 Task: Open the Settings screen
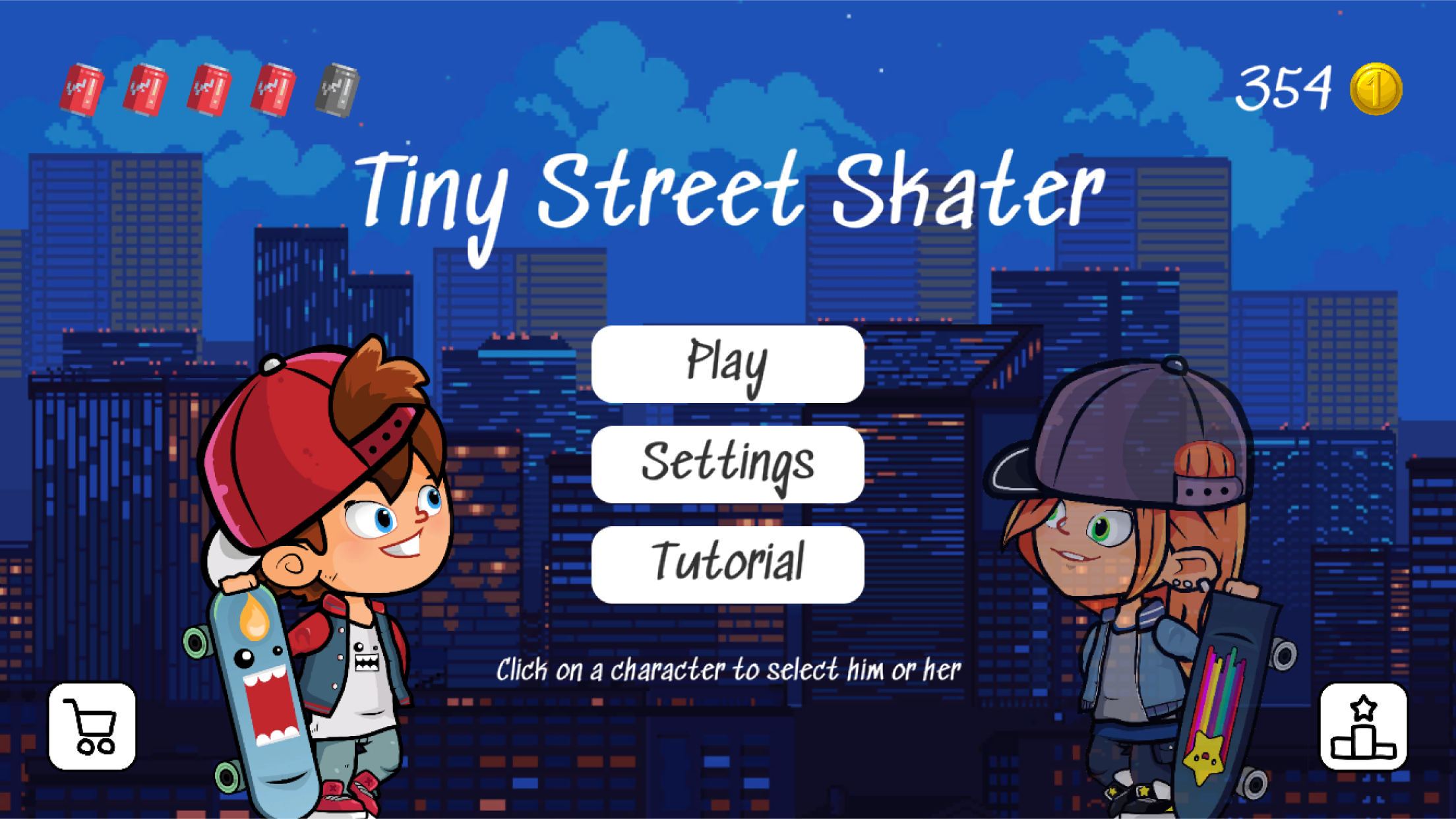pos(728,464)
